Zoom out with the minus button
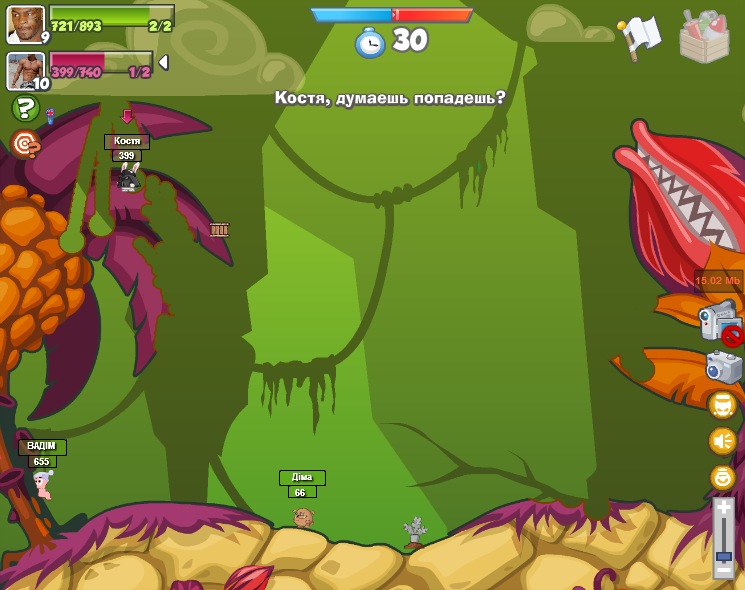This screenshot has width=745, height=590. pos(723,569)
